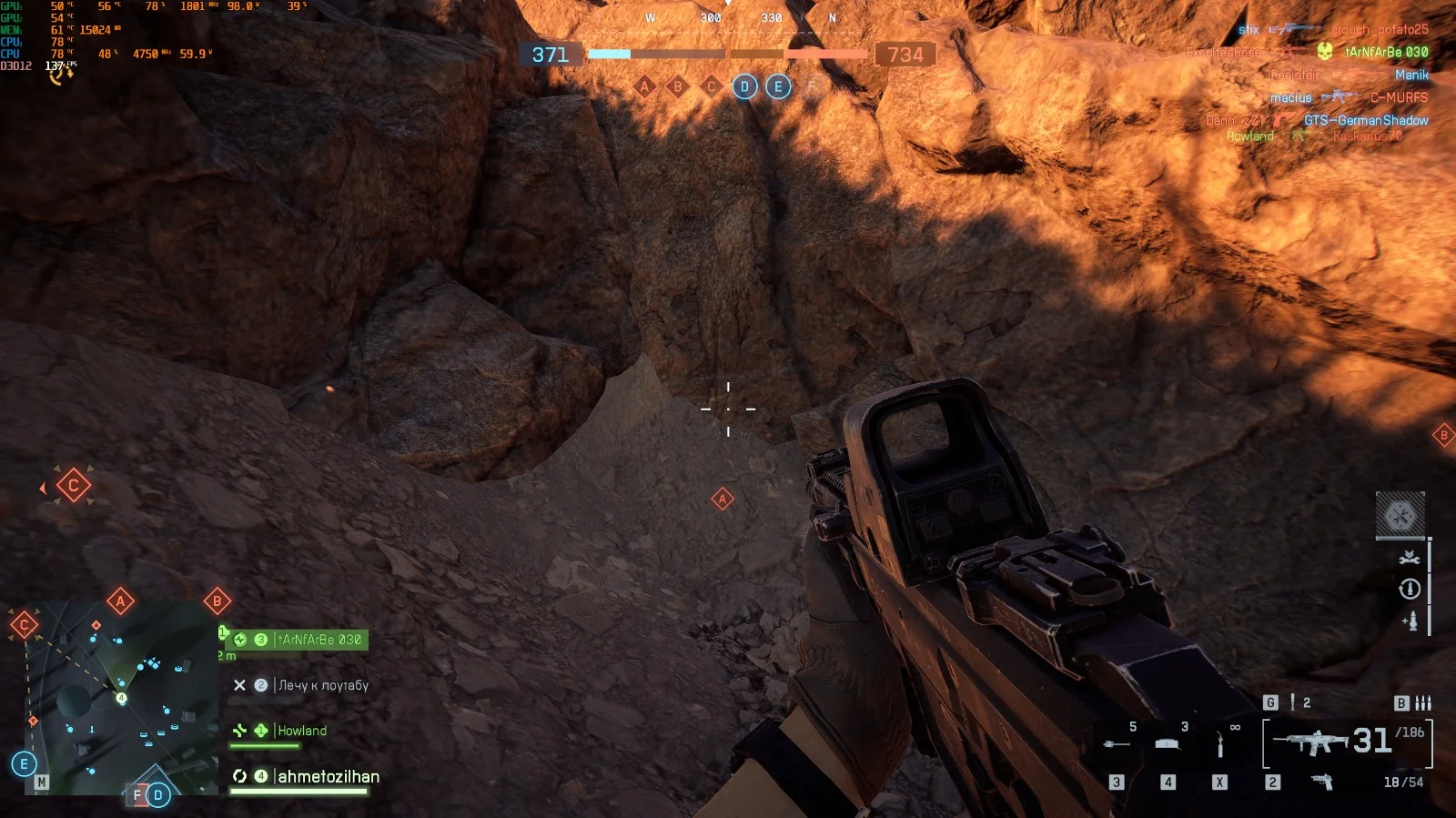
Task: Click the wrench repair status icon
Action: (x=1410, y=557)
